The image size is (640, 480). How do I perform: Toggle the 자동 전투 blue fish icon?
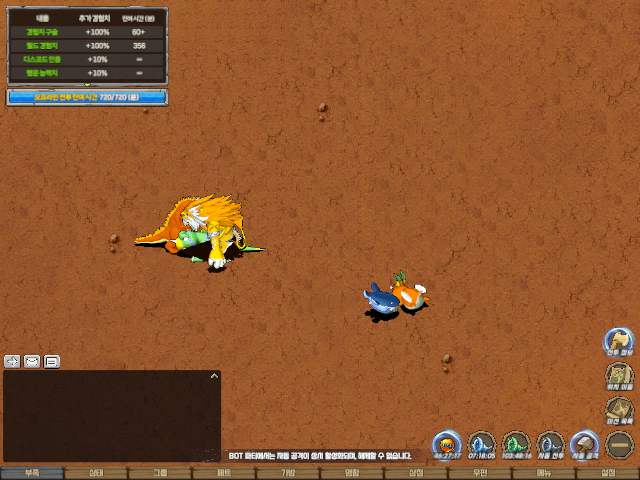coord(550,444)
